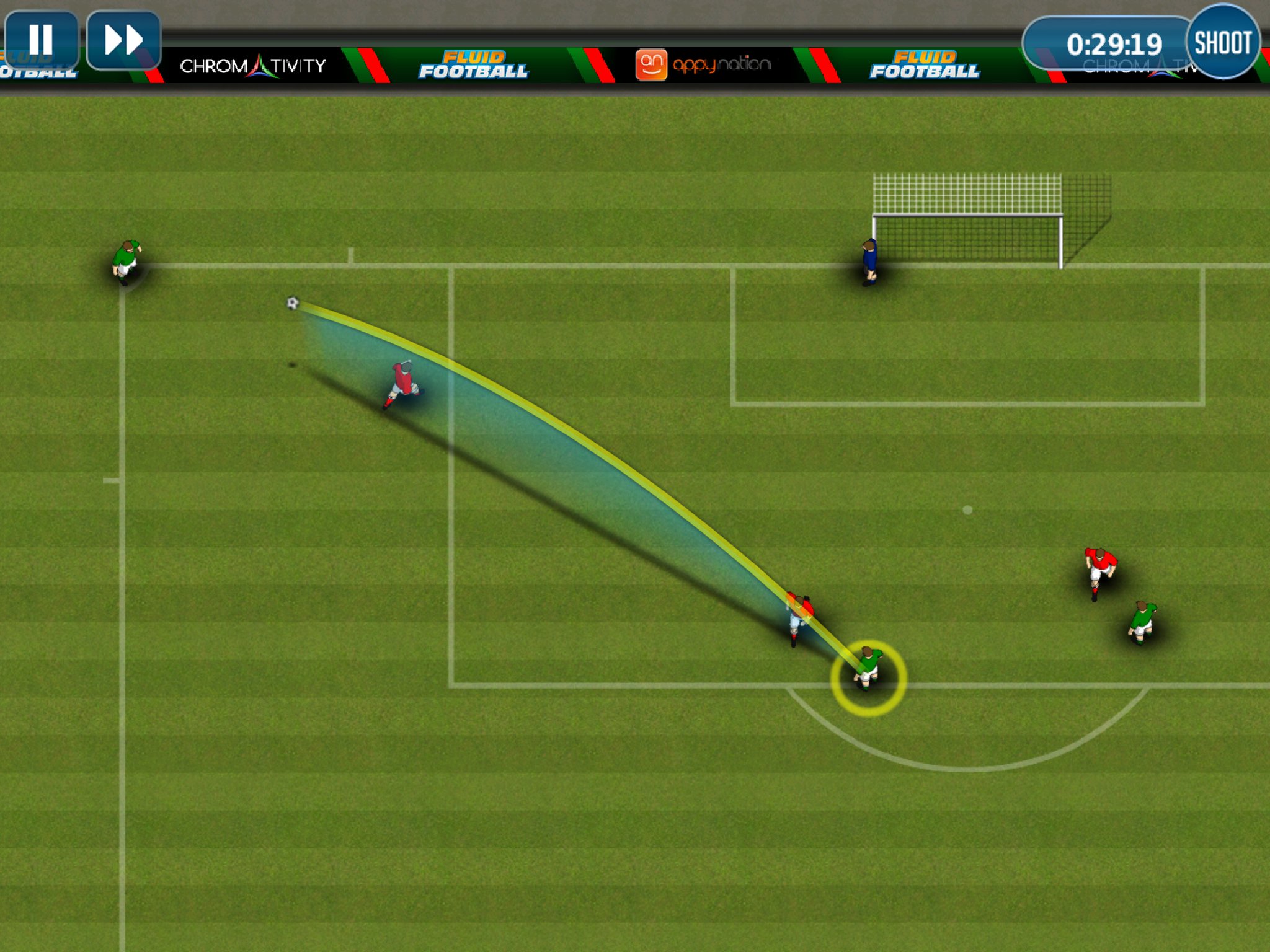Pause the match
This screenshot has width=1270, height=952.
[41, 40]
